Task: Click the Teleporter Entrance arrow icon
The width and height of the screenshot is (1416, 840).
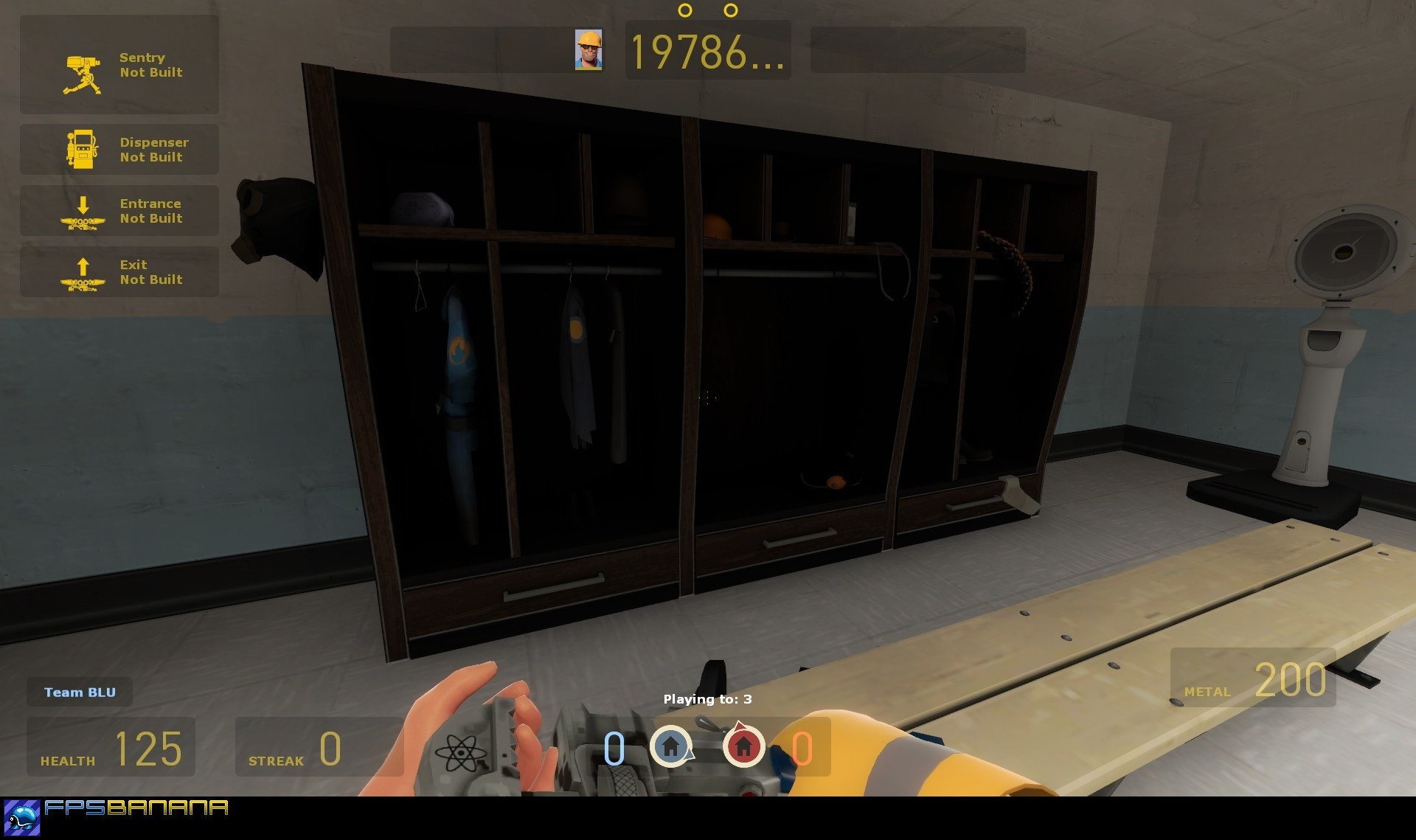Action: tap(83, 211)
